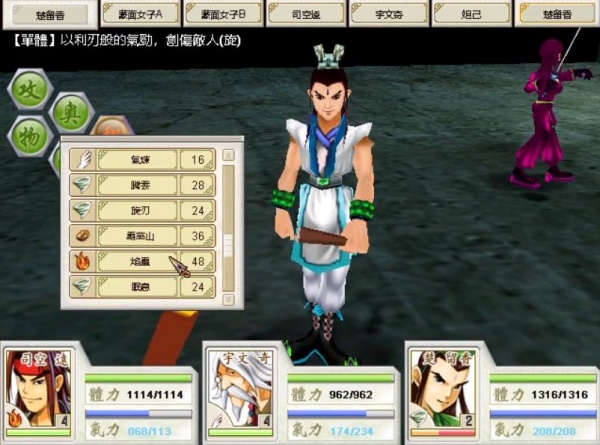Click the skill list scroll-down arrow
The image size is (600, 445).
click(x=228, y=298)
